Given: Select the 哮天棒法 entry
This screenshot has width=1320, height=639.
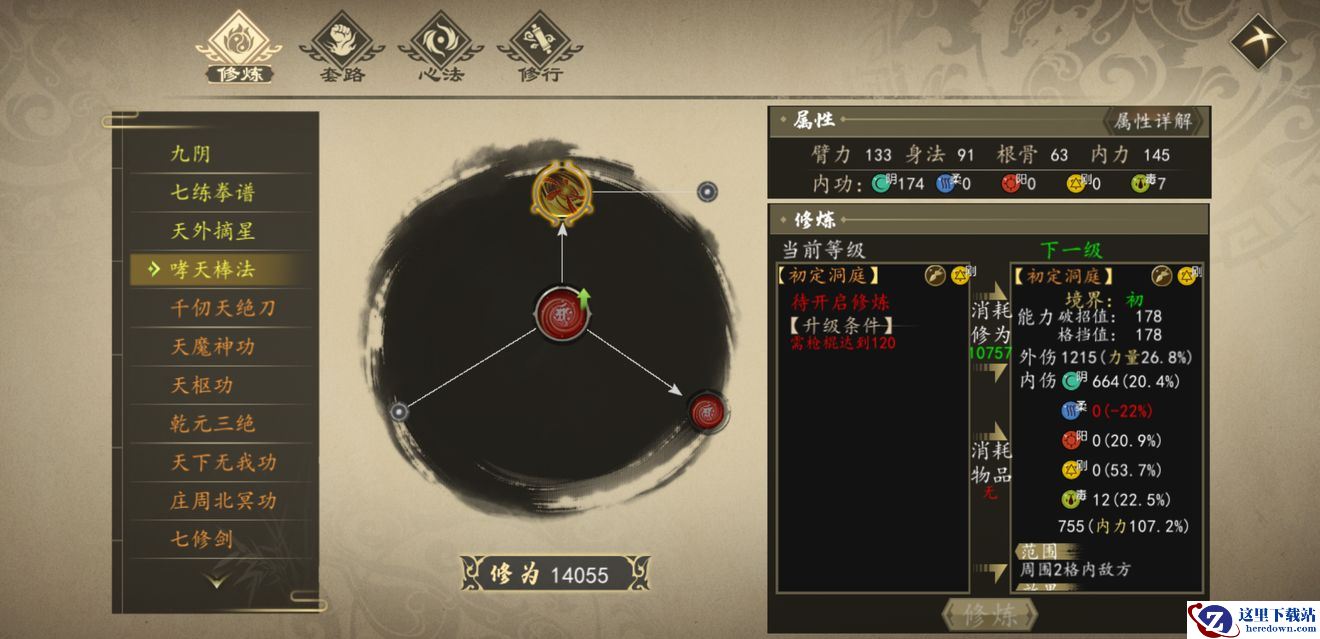Looking at the screenshot, I should 213,269.
